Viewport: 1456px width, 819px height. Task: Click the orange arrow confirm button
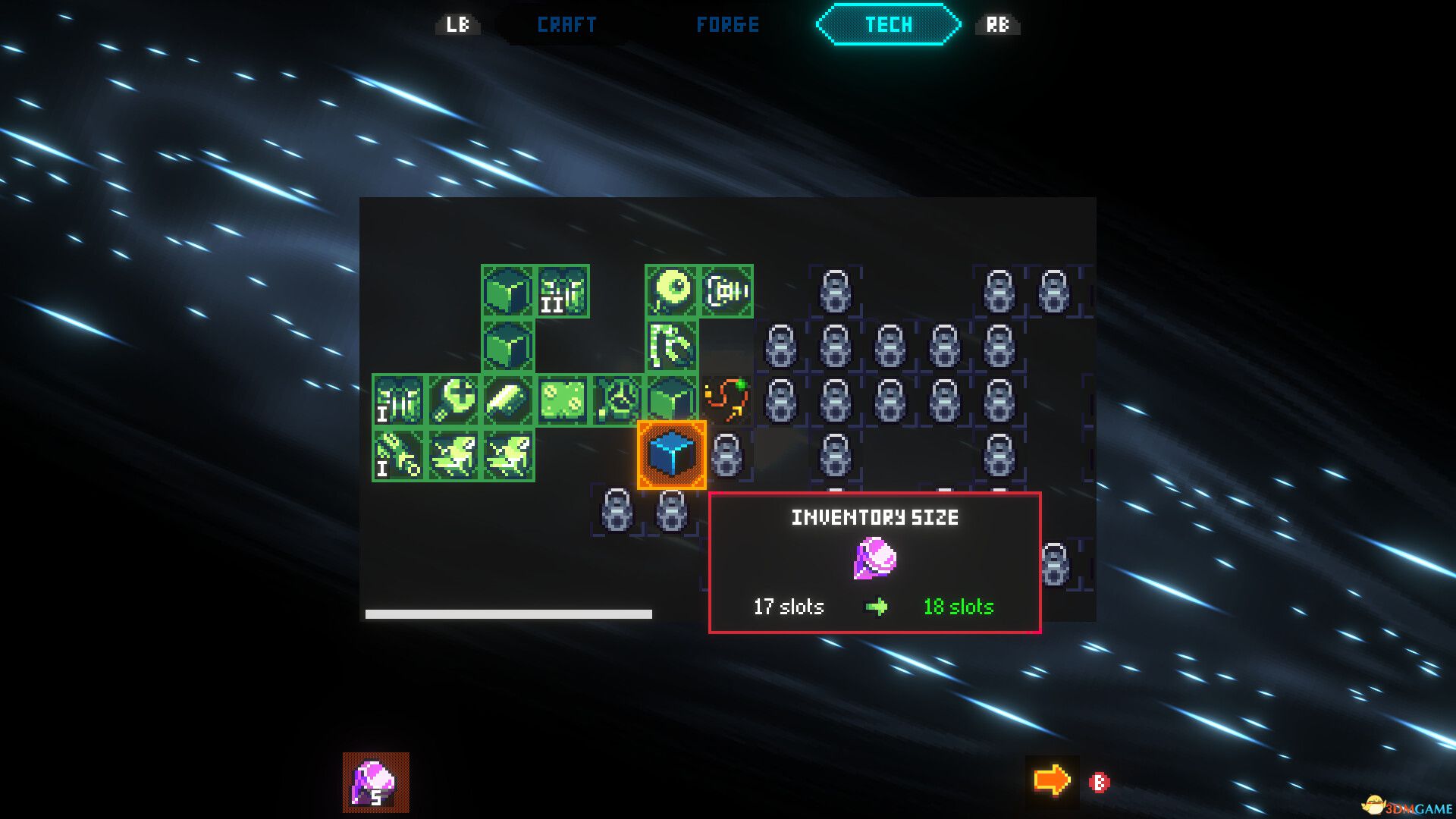1053,778
